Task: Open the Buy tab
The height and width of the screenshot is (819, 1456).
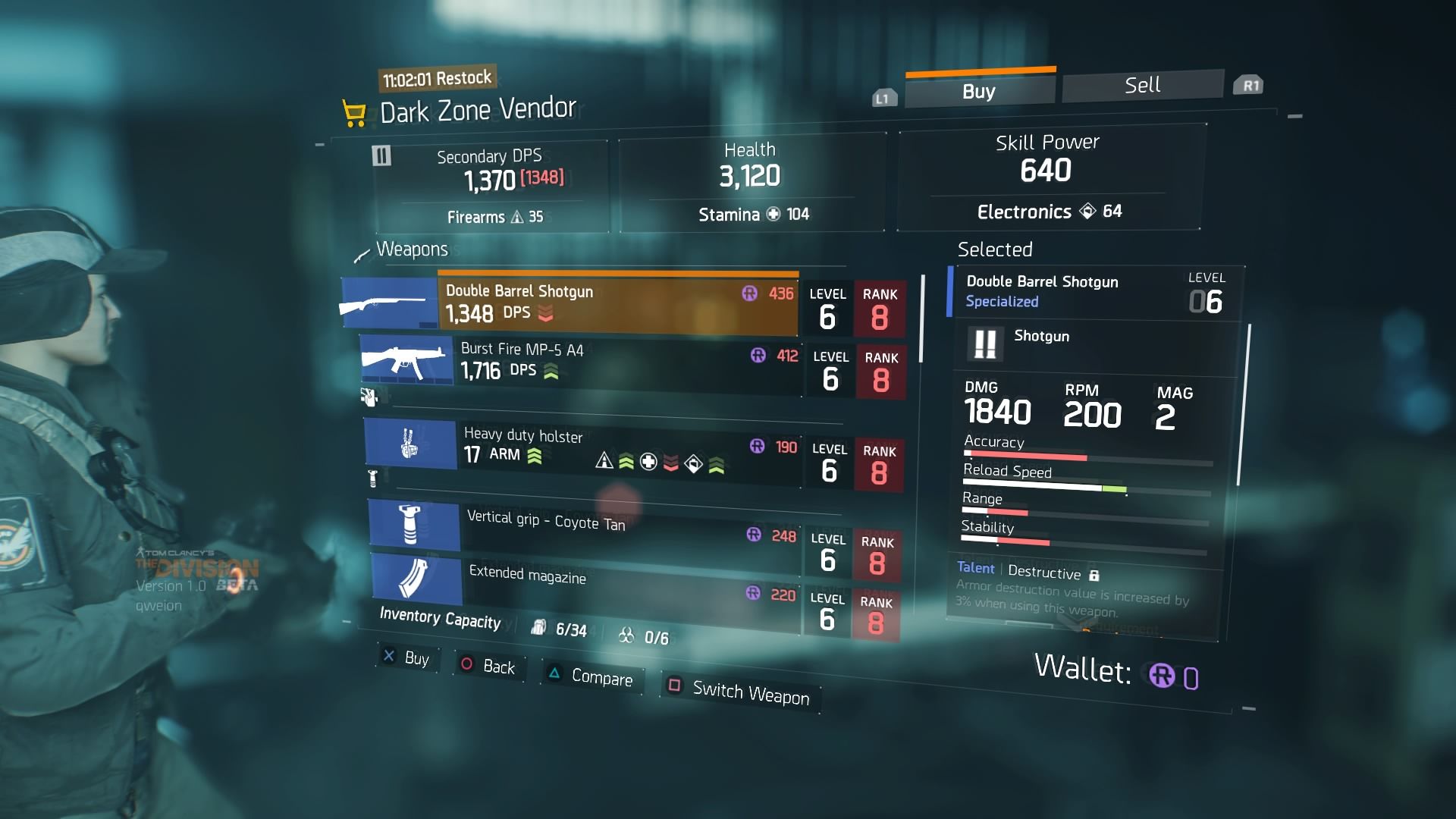Action: [979, 91]
